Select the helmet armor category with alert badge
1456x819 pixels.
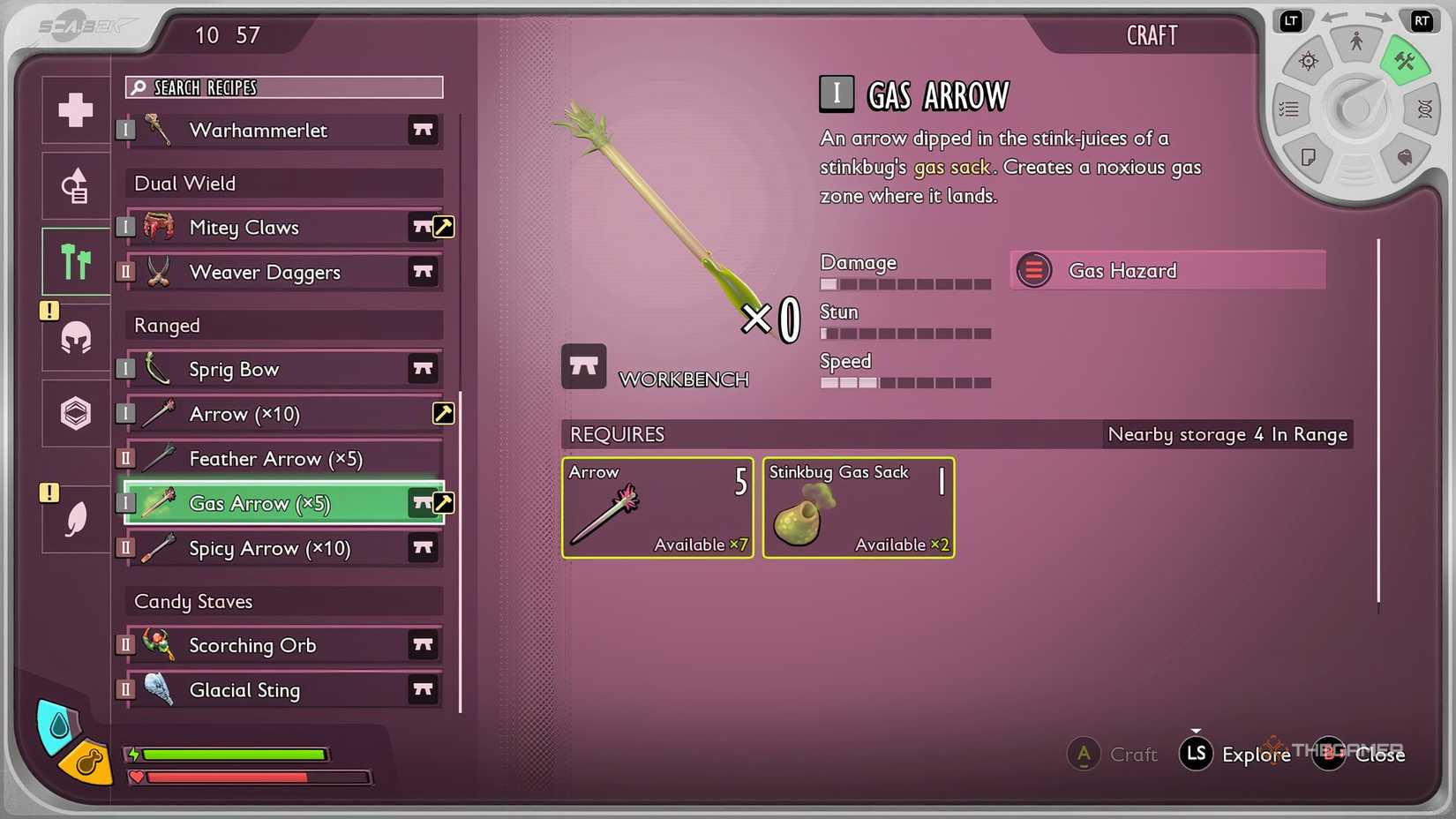pyautogui.click(x=75, y=339)
